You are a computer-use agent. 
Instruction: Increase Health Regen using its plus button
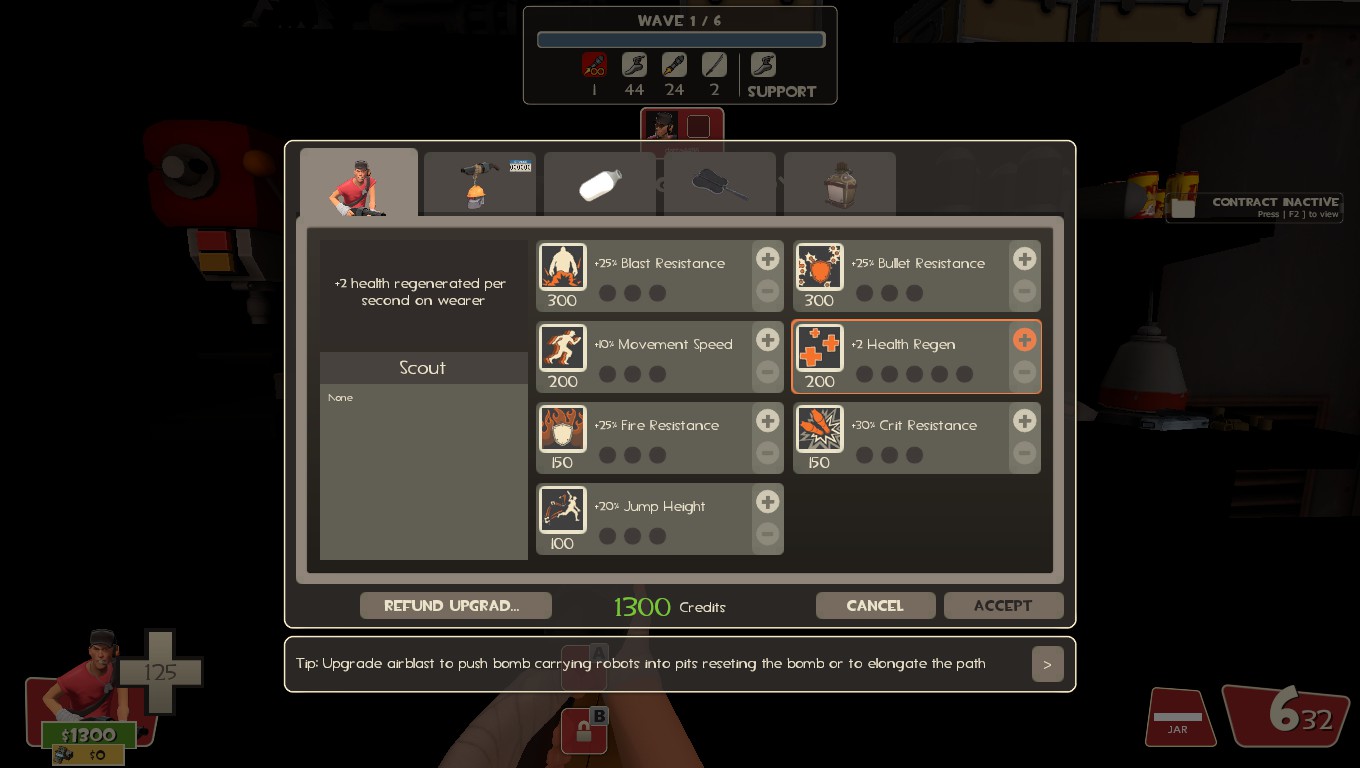[1024, 340]
